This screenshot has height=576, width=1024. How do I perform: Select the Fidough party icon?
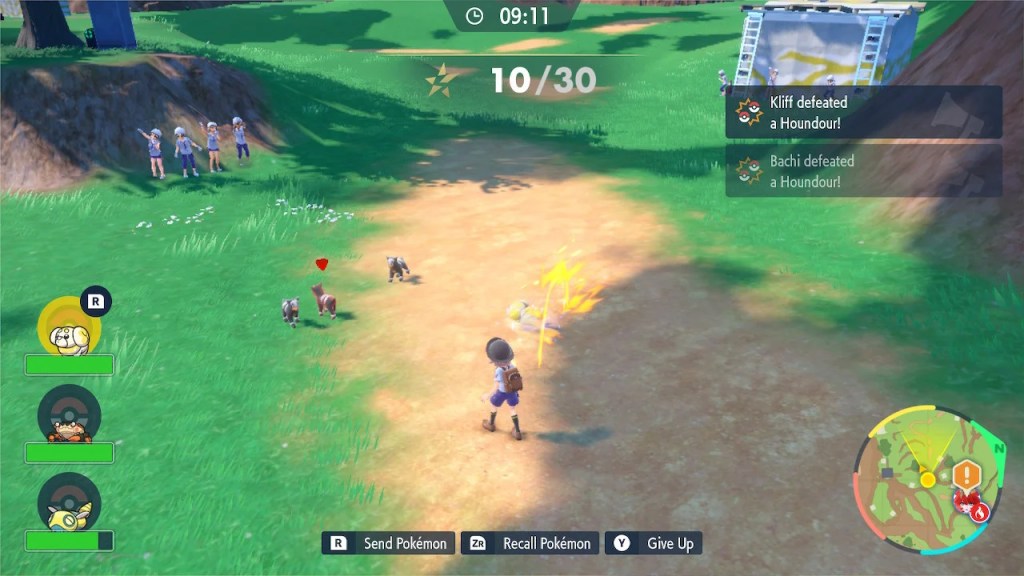(68, 326)
